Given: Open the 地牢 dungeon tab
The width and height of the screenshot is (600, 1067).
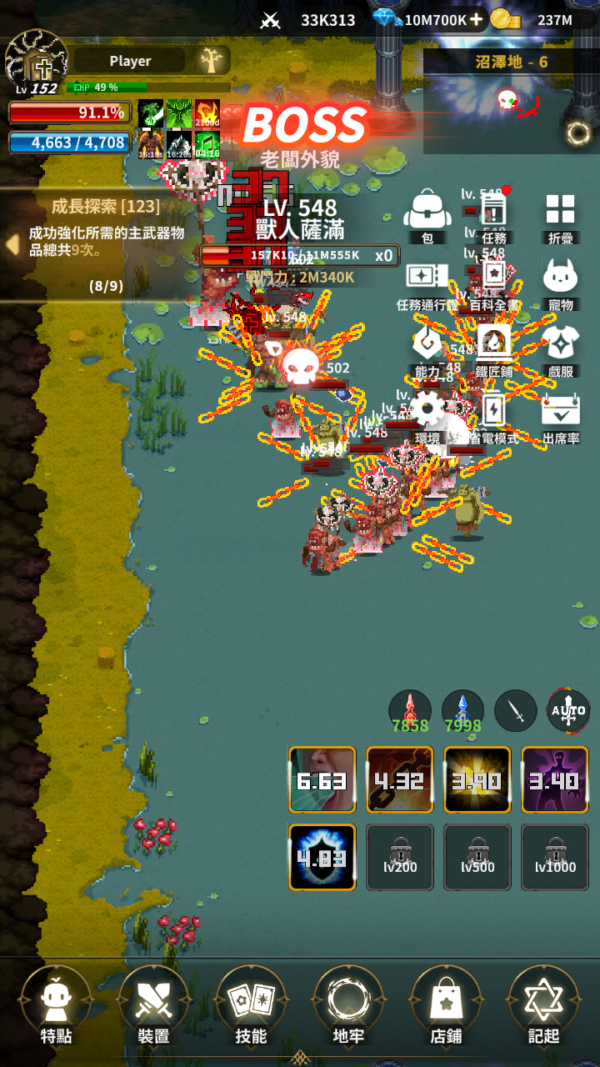Looking at the screenshot, I should (348, 1003).
